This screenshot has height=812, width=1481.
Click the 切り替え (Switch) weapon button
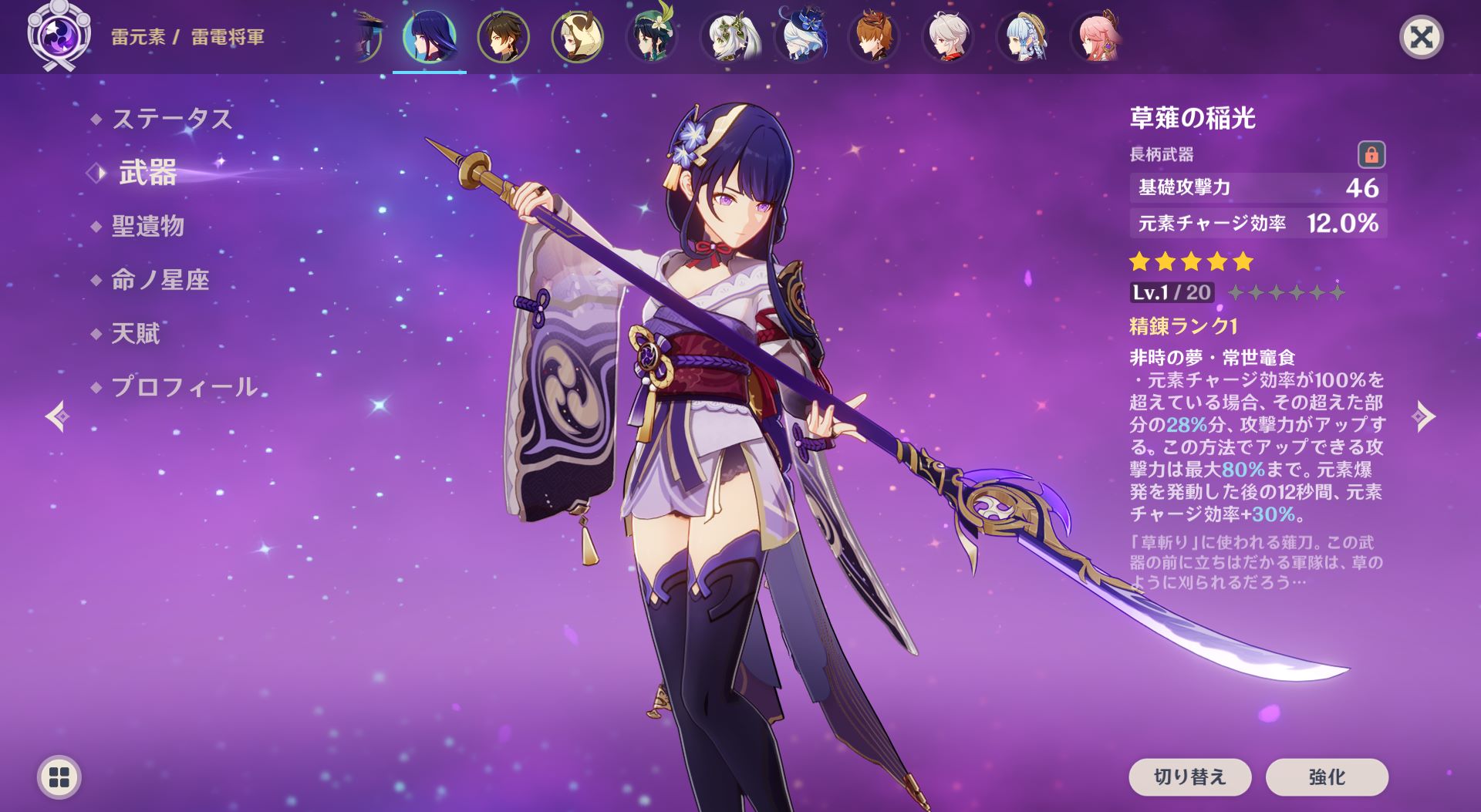(x=1189, y=777)
